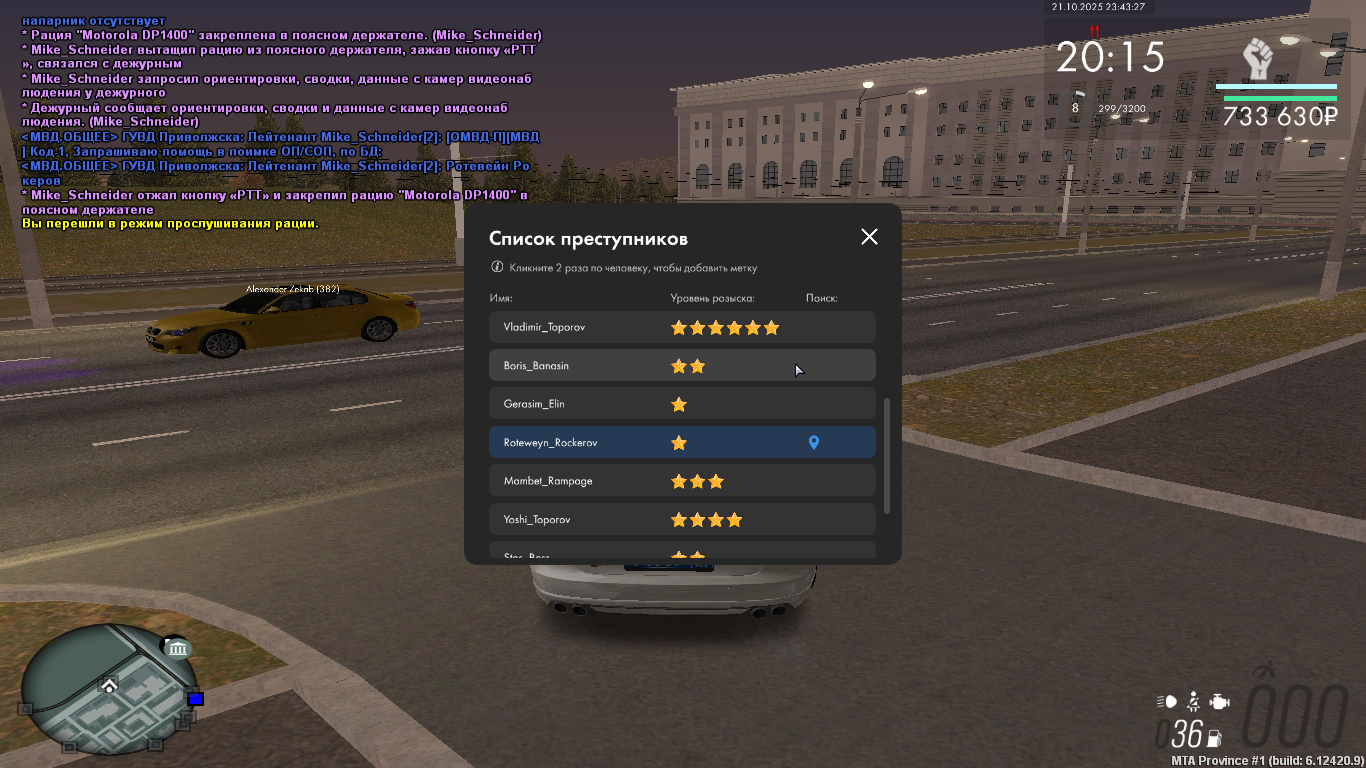This screenshot has width=1366, height=768.
Task: Choose the Yashi_Toporov entry
Action: (539, 520)
